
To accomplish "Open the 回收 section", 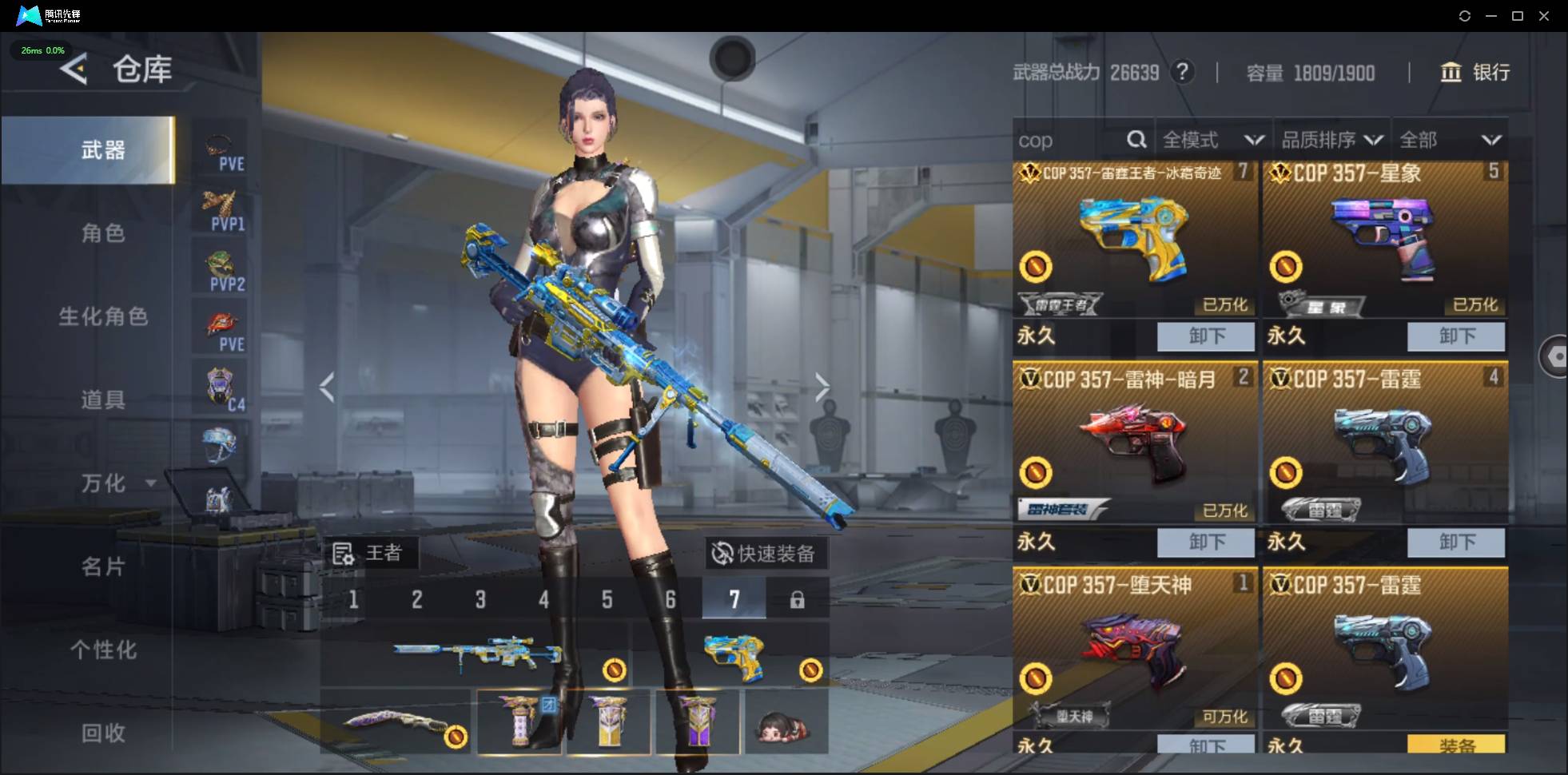I will [x=103, y=733].
